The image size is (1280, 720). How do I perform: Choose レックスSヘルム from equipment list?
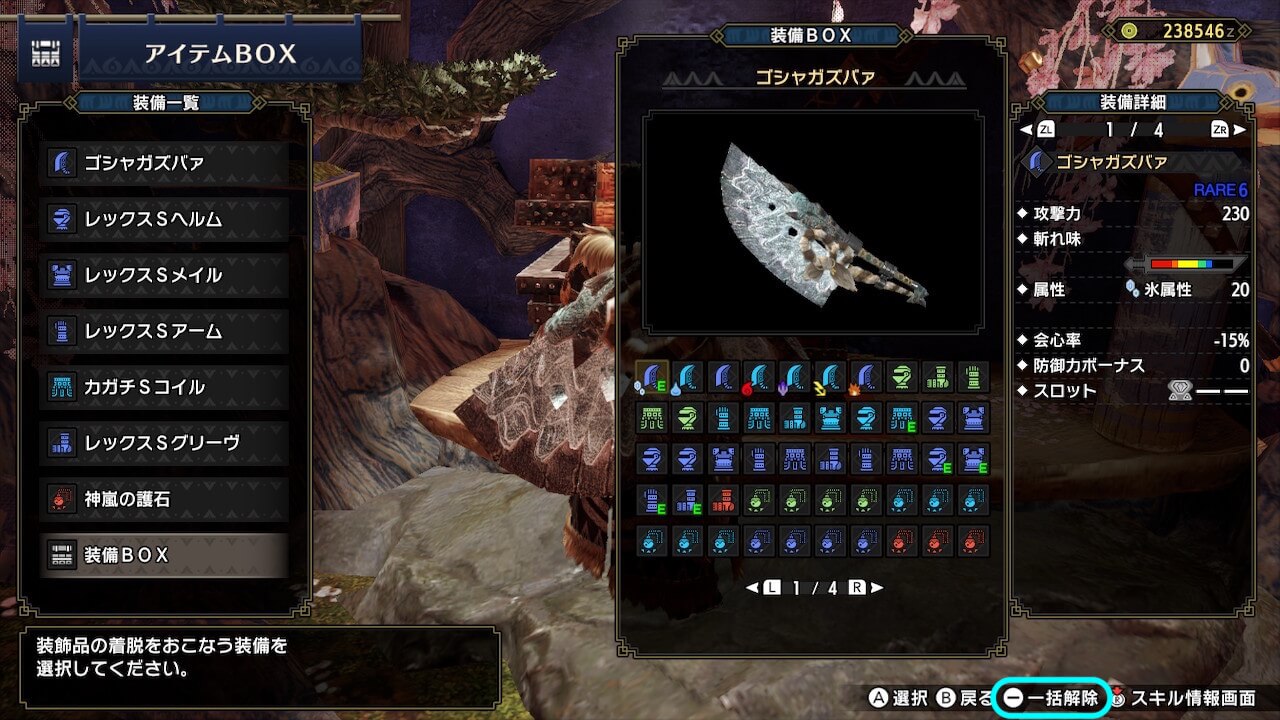point(165,219)
